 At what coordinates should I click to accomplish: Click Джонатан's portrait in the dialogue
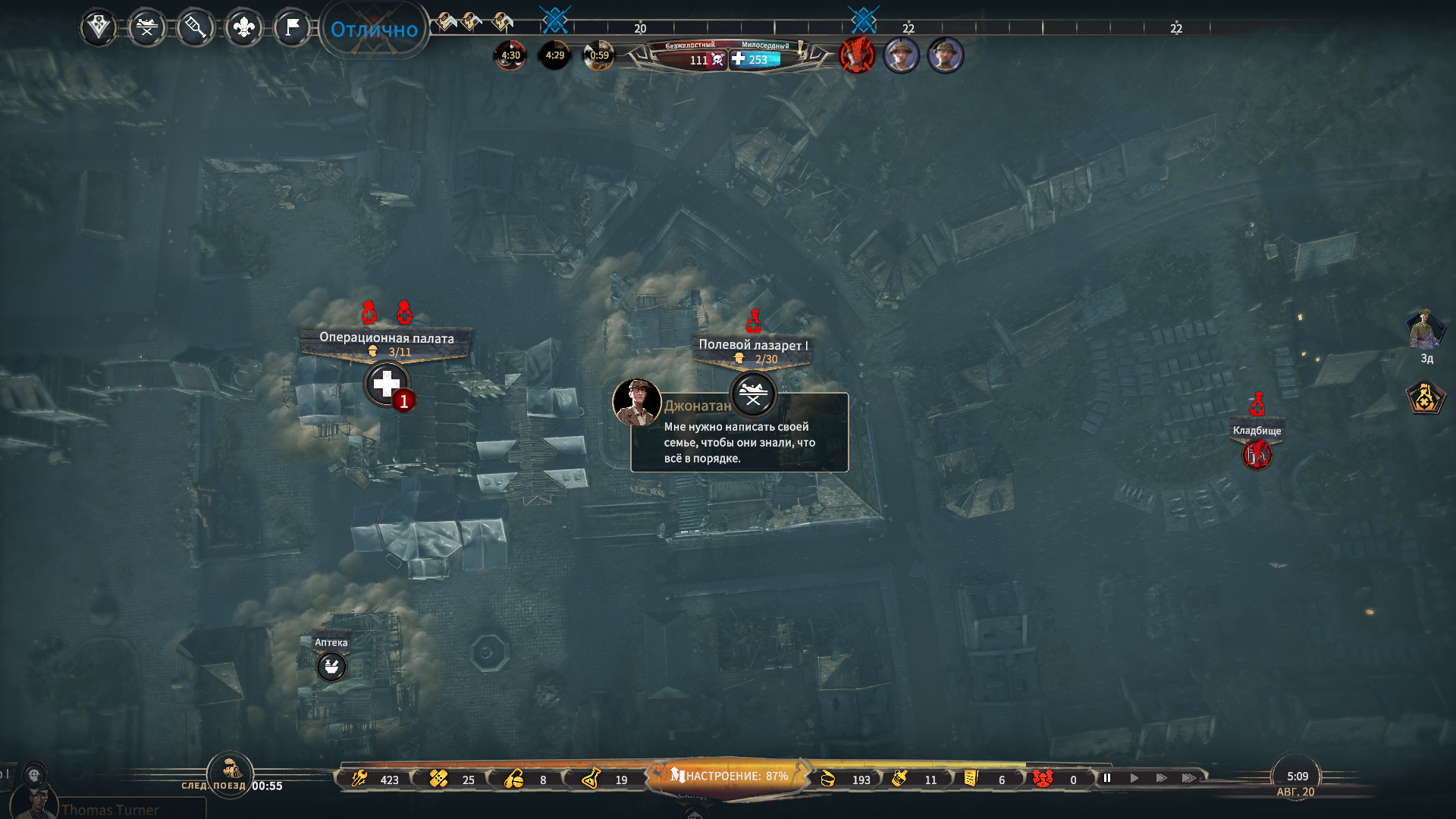tap(636, 402)
